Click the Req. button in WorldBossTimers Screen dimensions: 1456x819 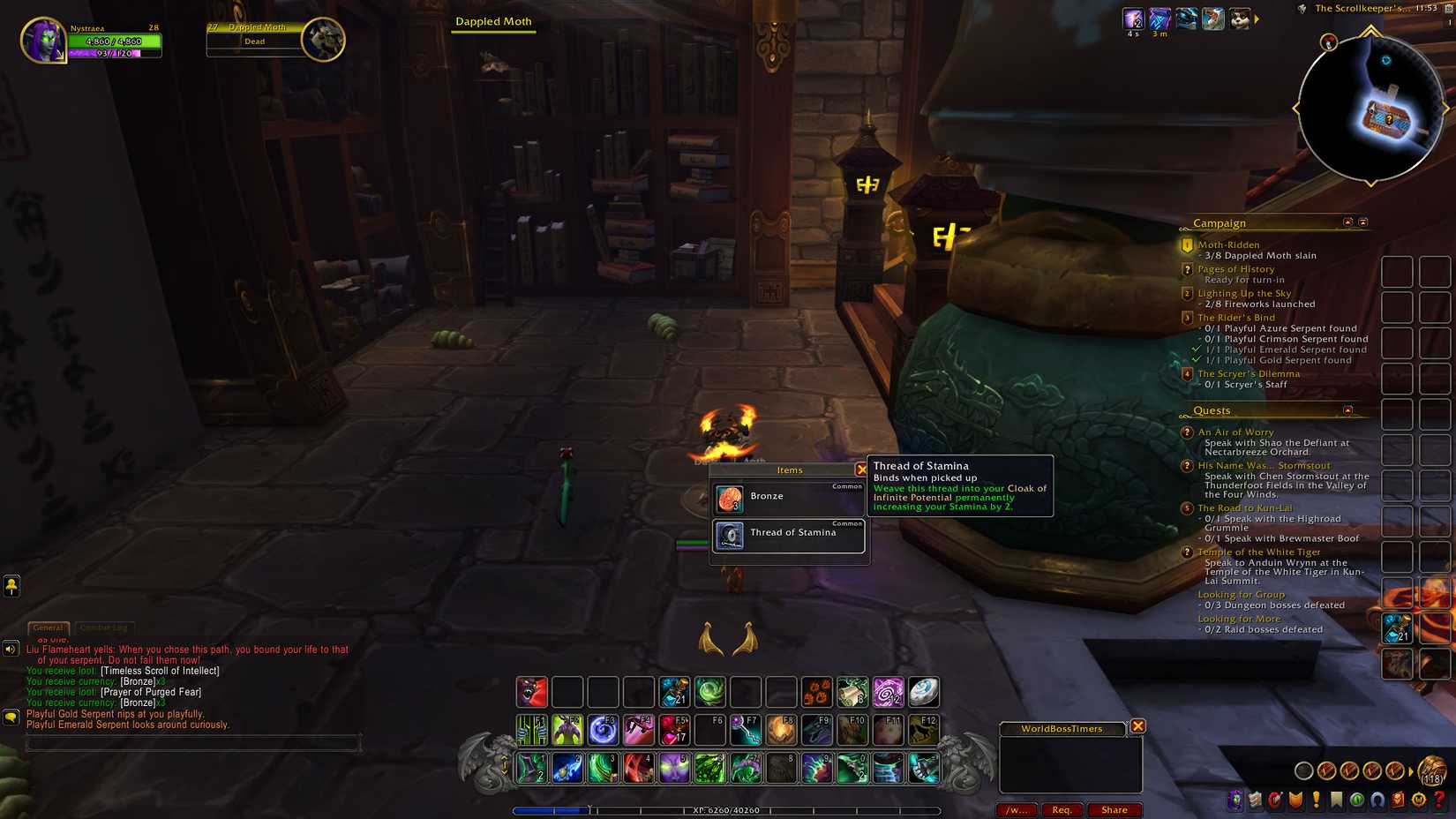point(1062,809)
